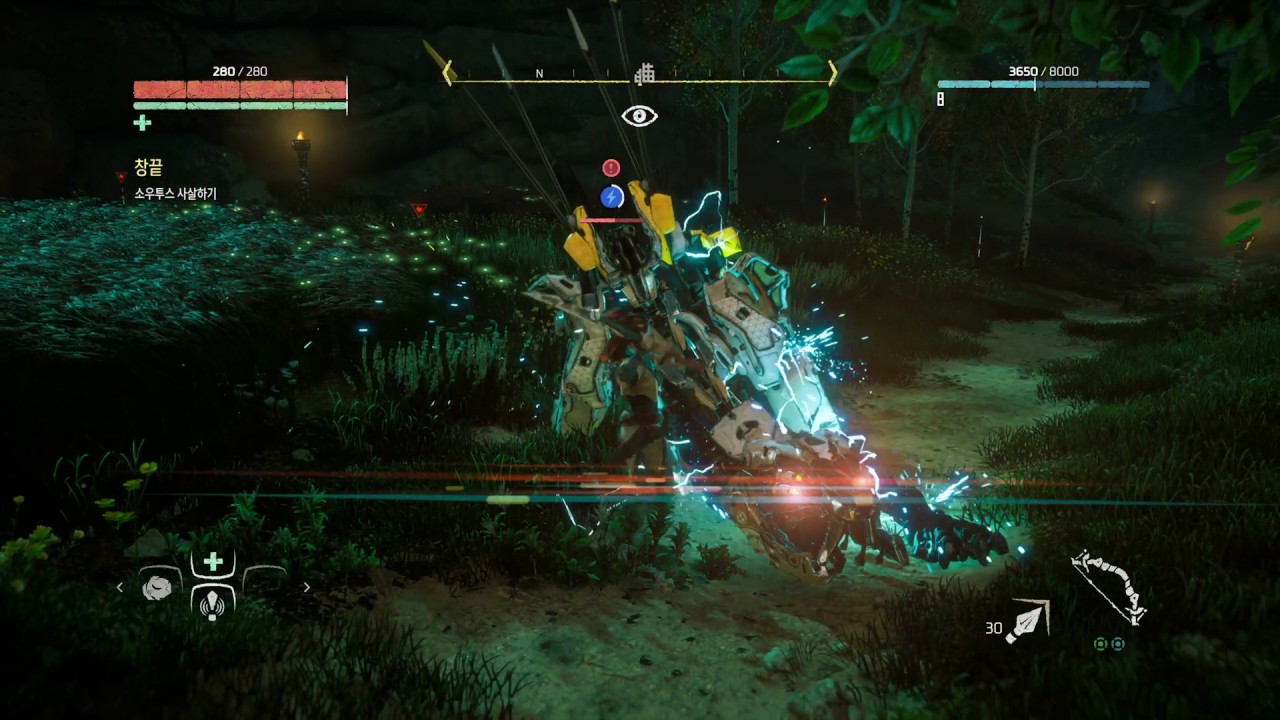Click the green health plus buff icon

click(143, 123)
